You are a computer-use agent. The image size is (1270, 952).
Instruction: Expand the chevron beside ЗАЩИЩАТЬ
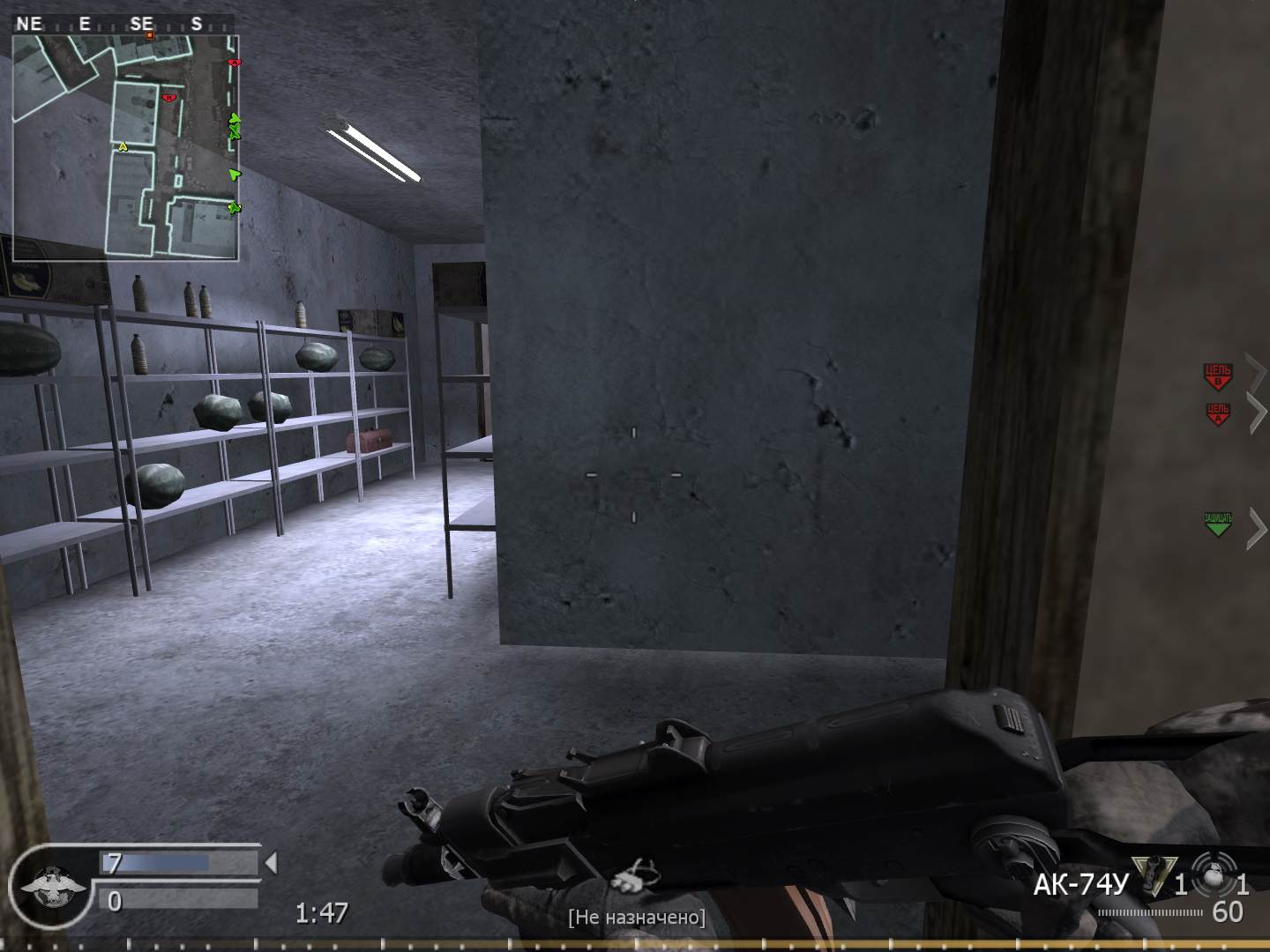pos(1254,522)
